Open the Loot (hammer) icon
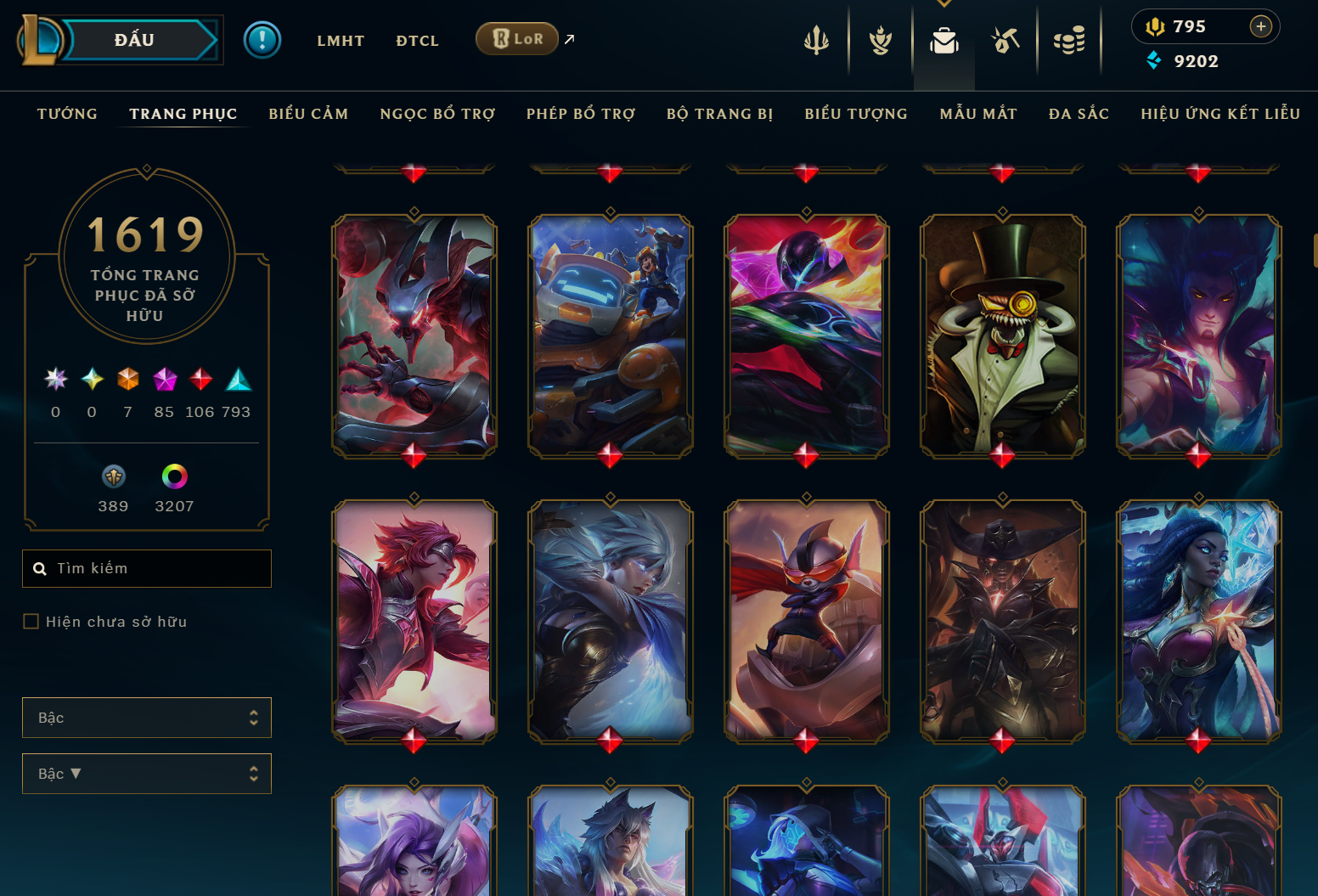Viewport: 1318px width, 896px height. [x=1005, y=38]
